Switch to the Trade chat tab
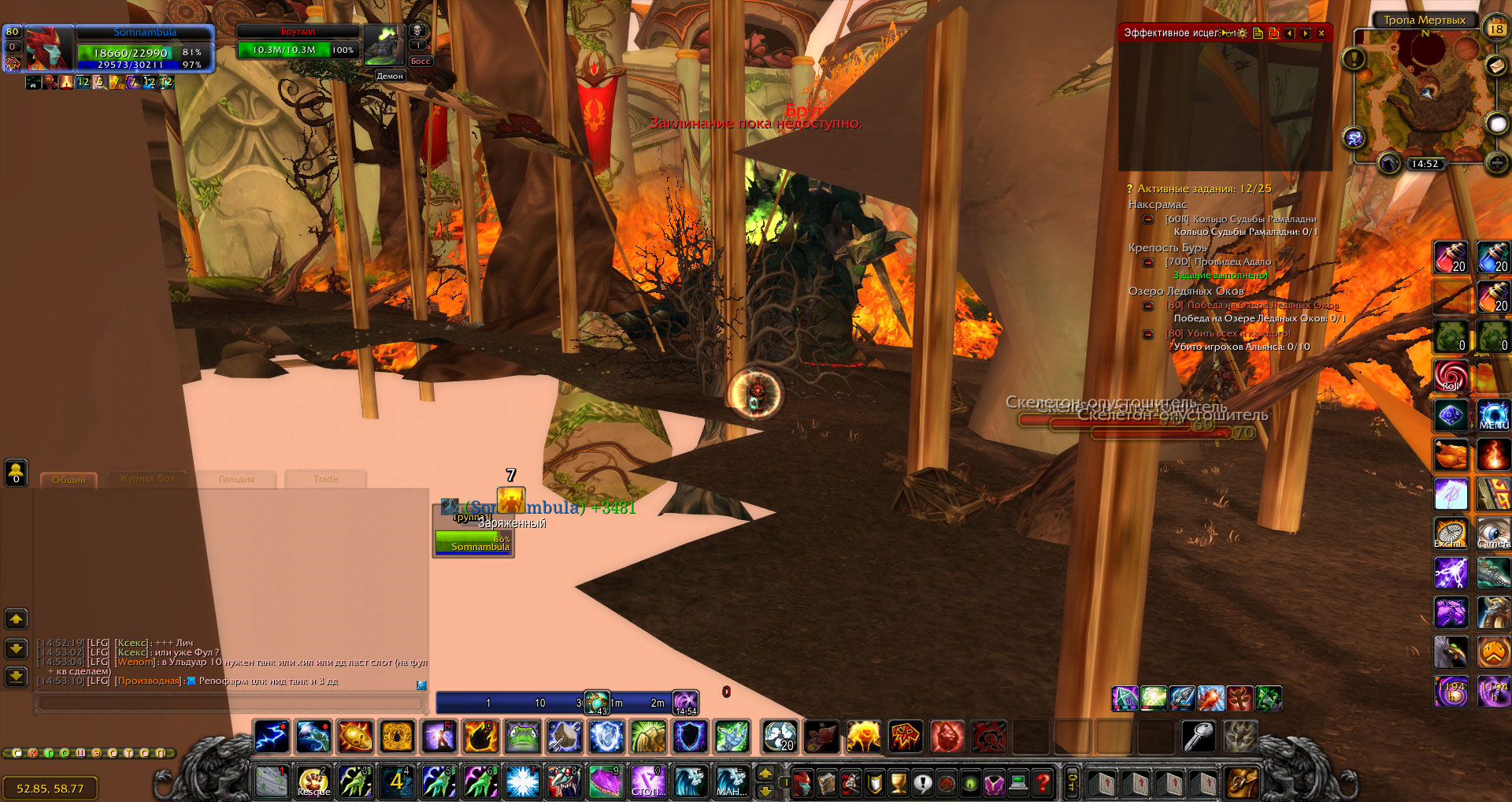Image resolution: width=1512 pixels, height=802 pixels. [x=326, y=479]
